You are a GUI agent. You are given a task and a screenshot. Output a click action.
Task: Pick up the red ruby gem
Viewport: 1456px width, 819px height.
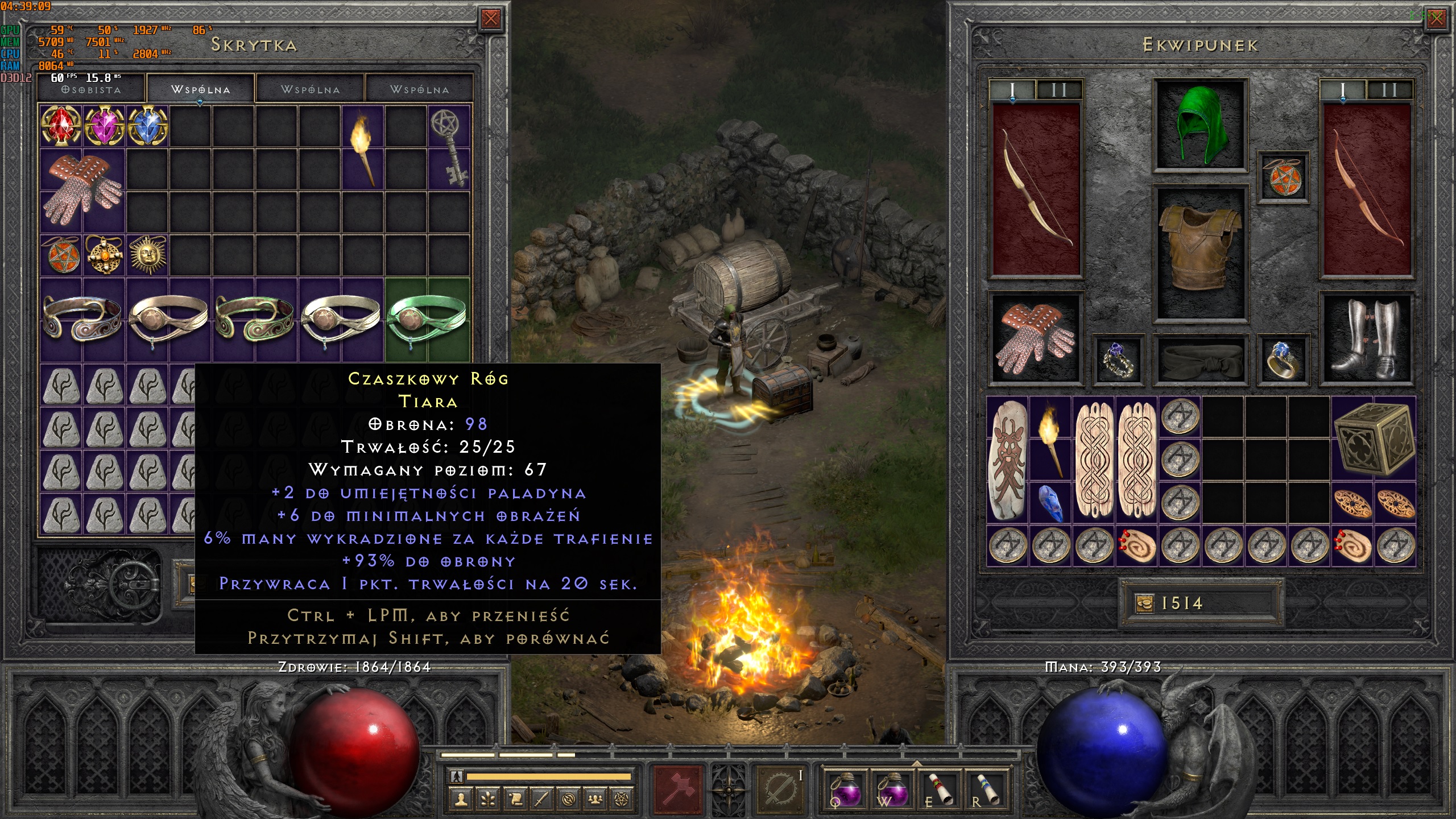[60, 126]
